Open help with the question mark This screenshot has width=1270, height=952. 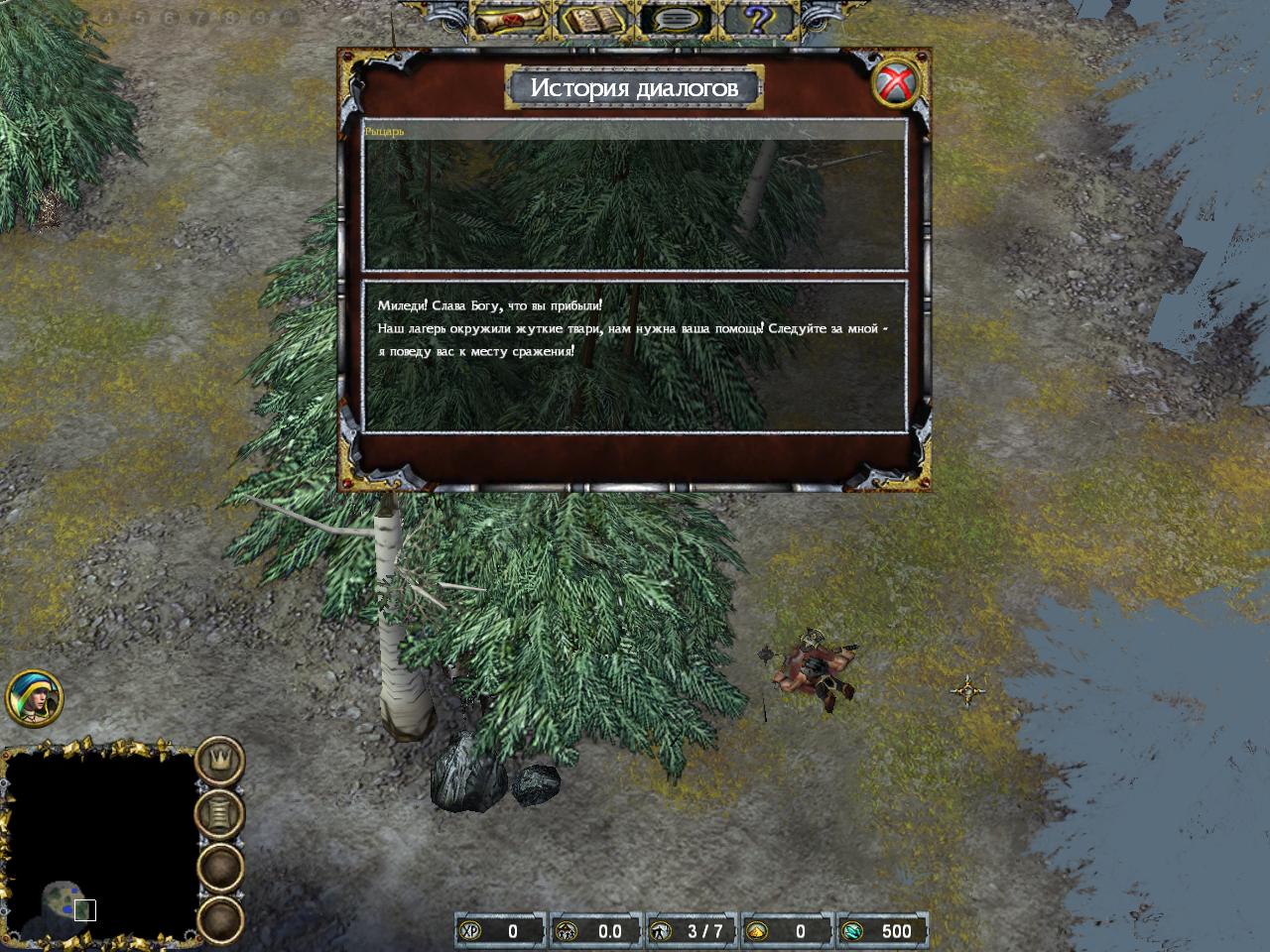point(761,18)
